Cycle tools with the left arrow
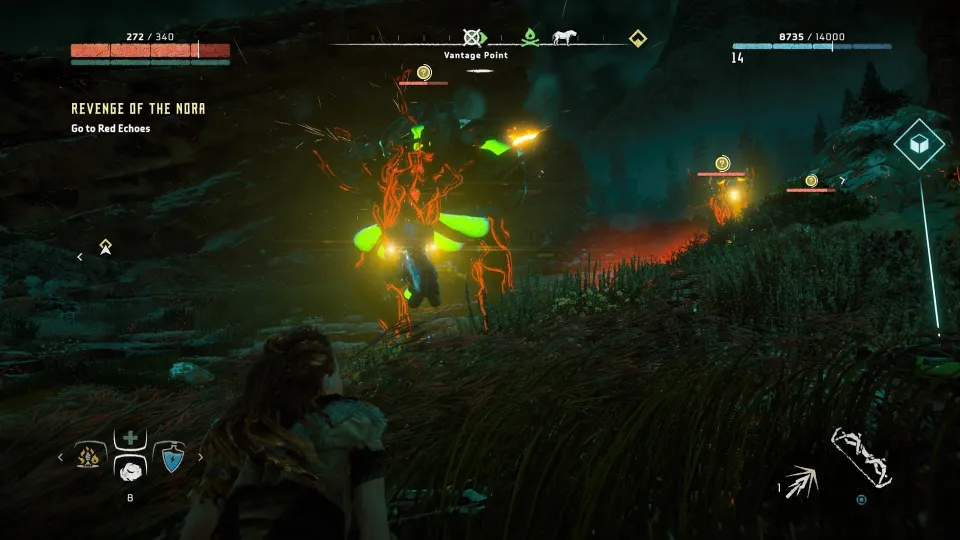Viewport: 960px width, 540px height. click(x=60, y=457)
